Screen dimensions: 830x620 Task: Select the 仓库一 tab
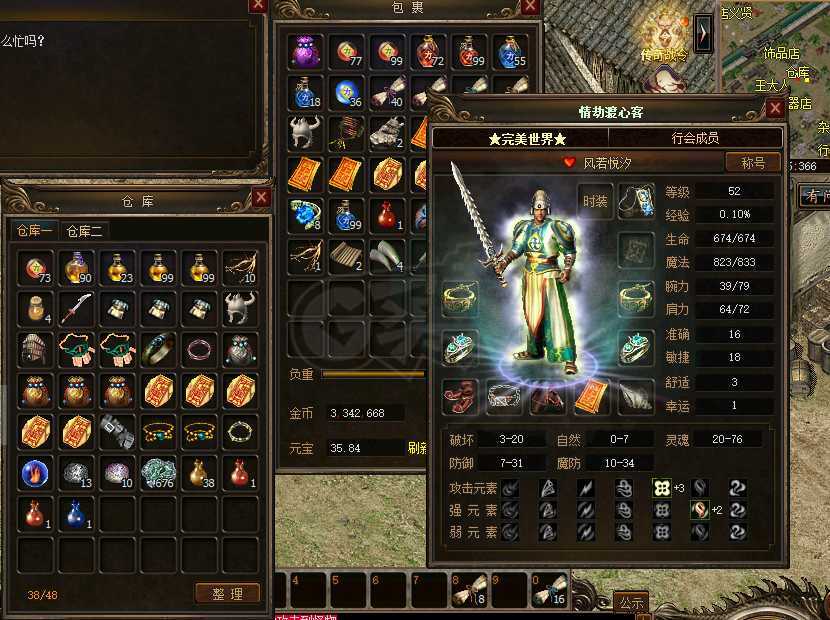[x=35, y=231]
